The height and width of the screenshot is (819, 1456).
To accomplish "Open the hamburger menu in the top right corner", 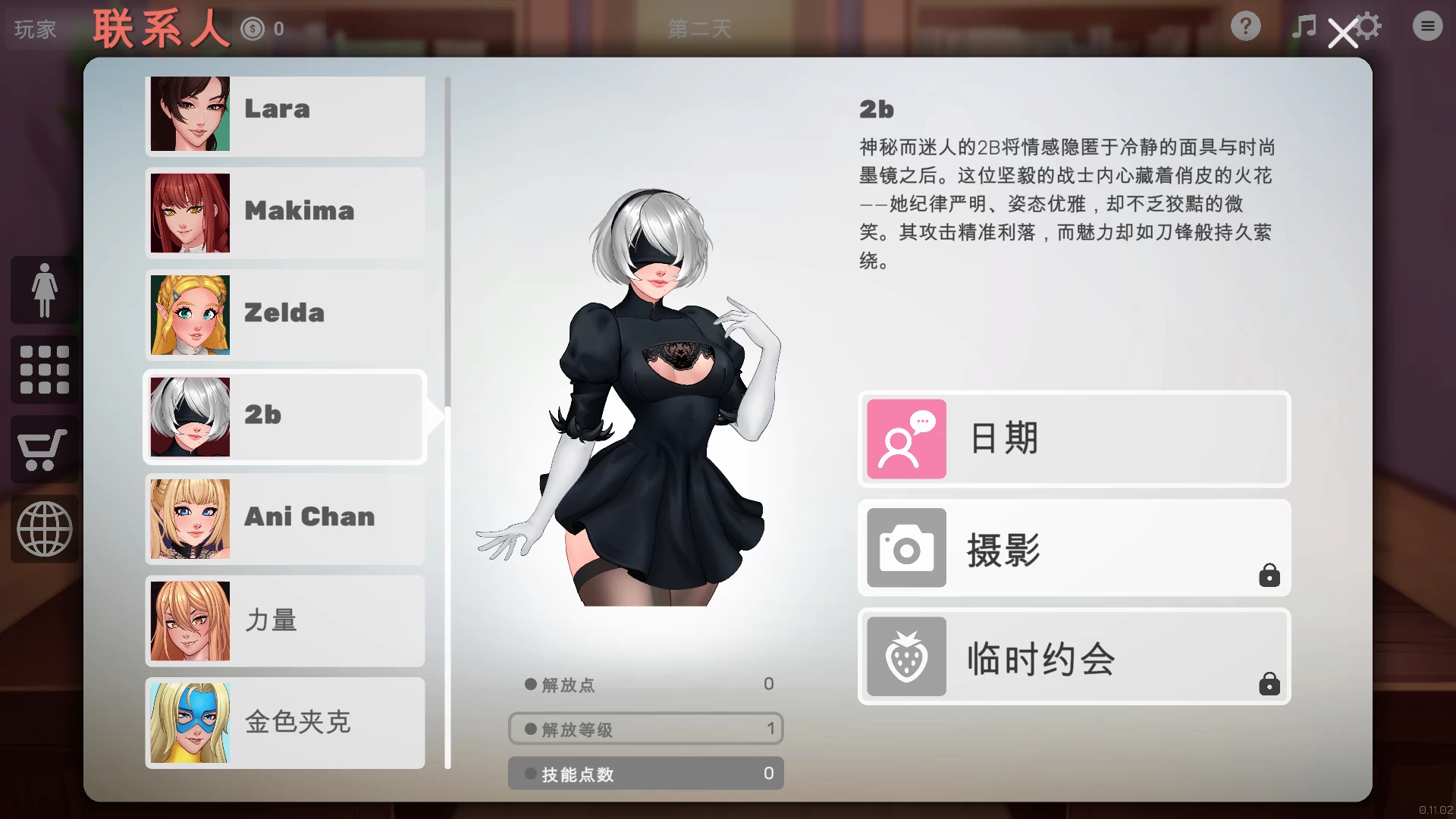I will (x=1427, y=26).
